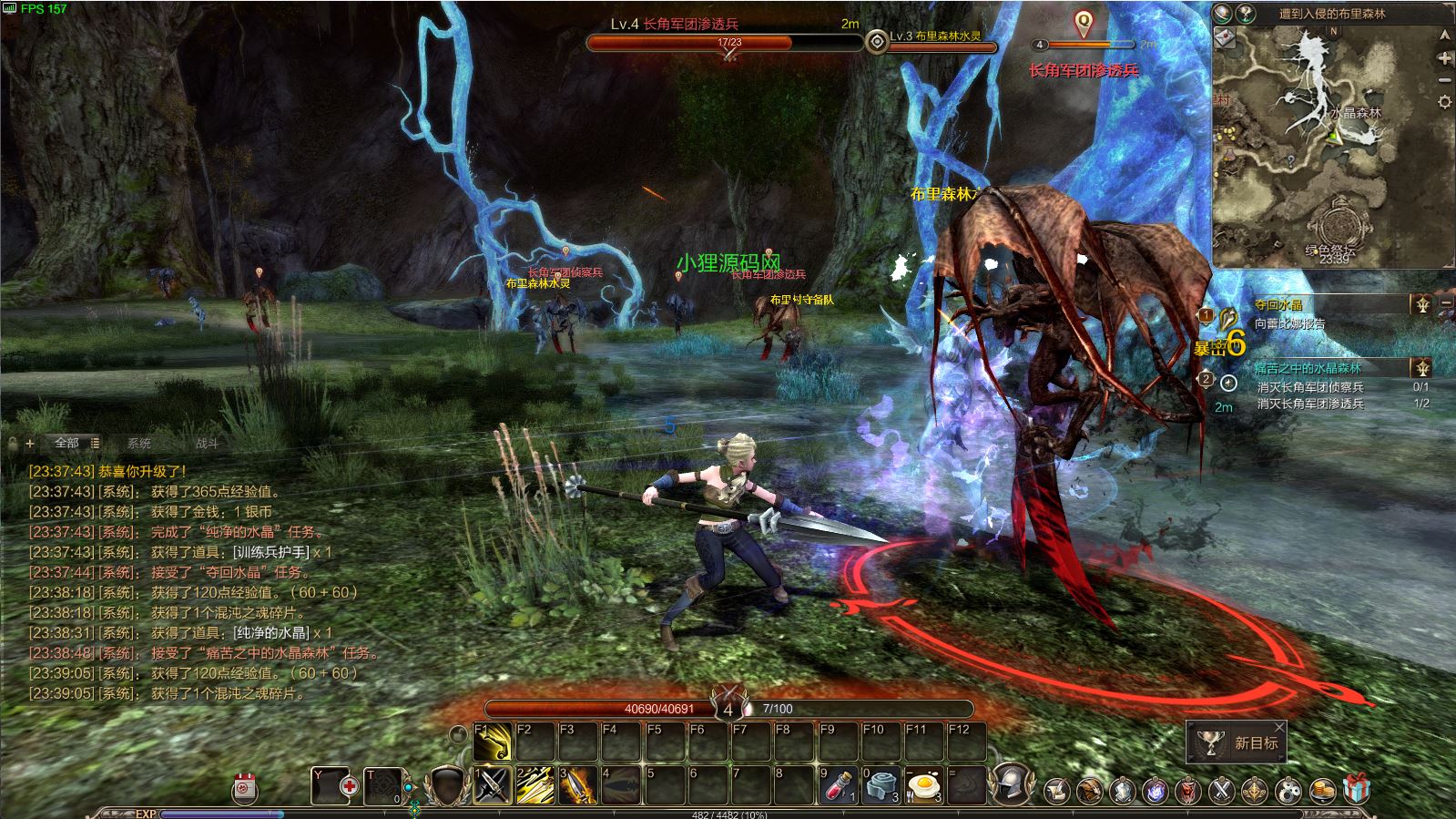This screenshot has height=819, width=1456.
Task: Drink the red potion in slot 9
Action: coord(838,784)
